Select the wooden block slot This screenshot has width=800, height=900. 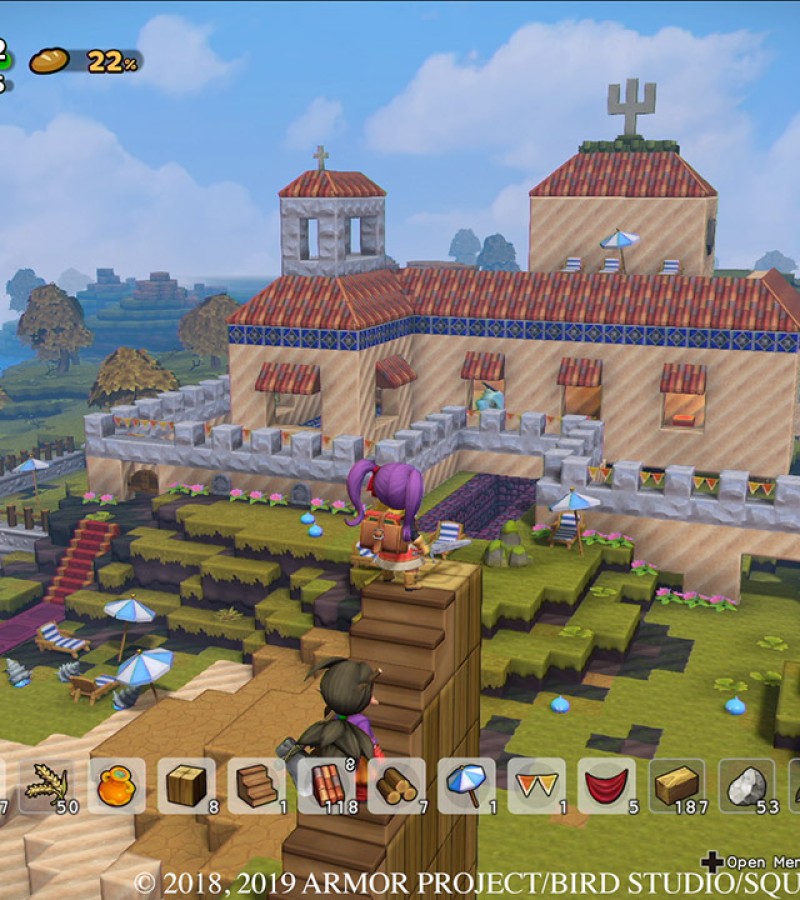pos(186,785)
